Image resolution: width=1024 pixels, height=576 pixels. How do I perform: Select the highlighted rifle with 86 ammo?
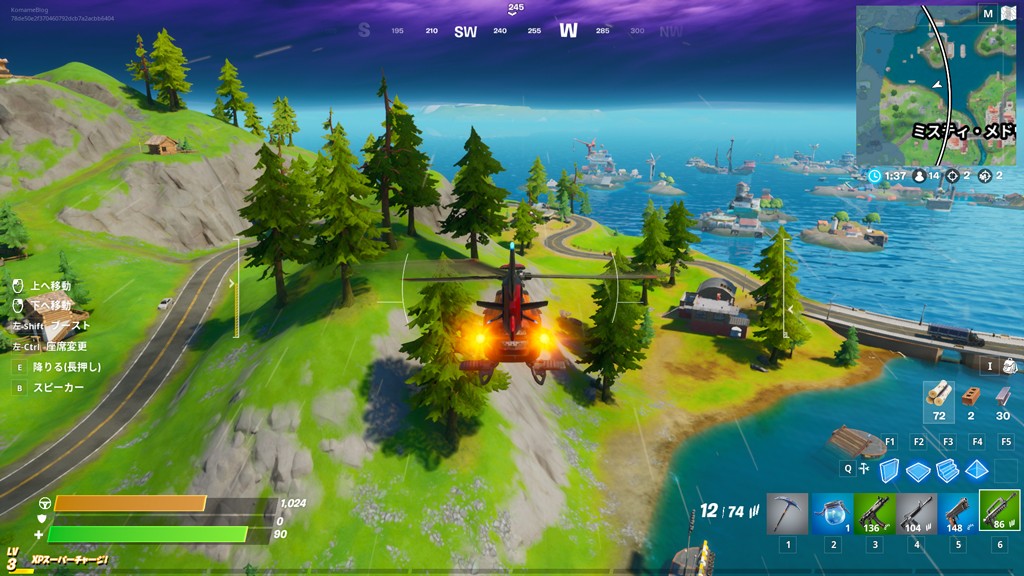1000,510
